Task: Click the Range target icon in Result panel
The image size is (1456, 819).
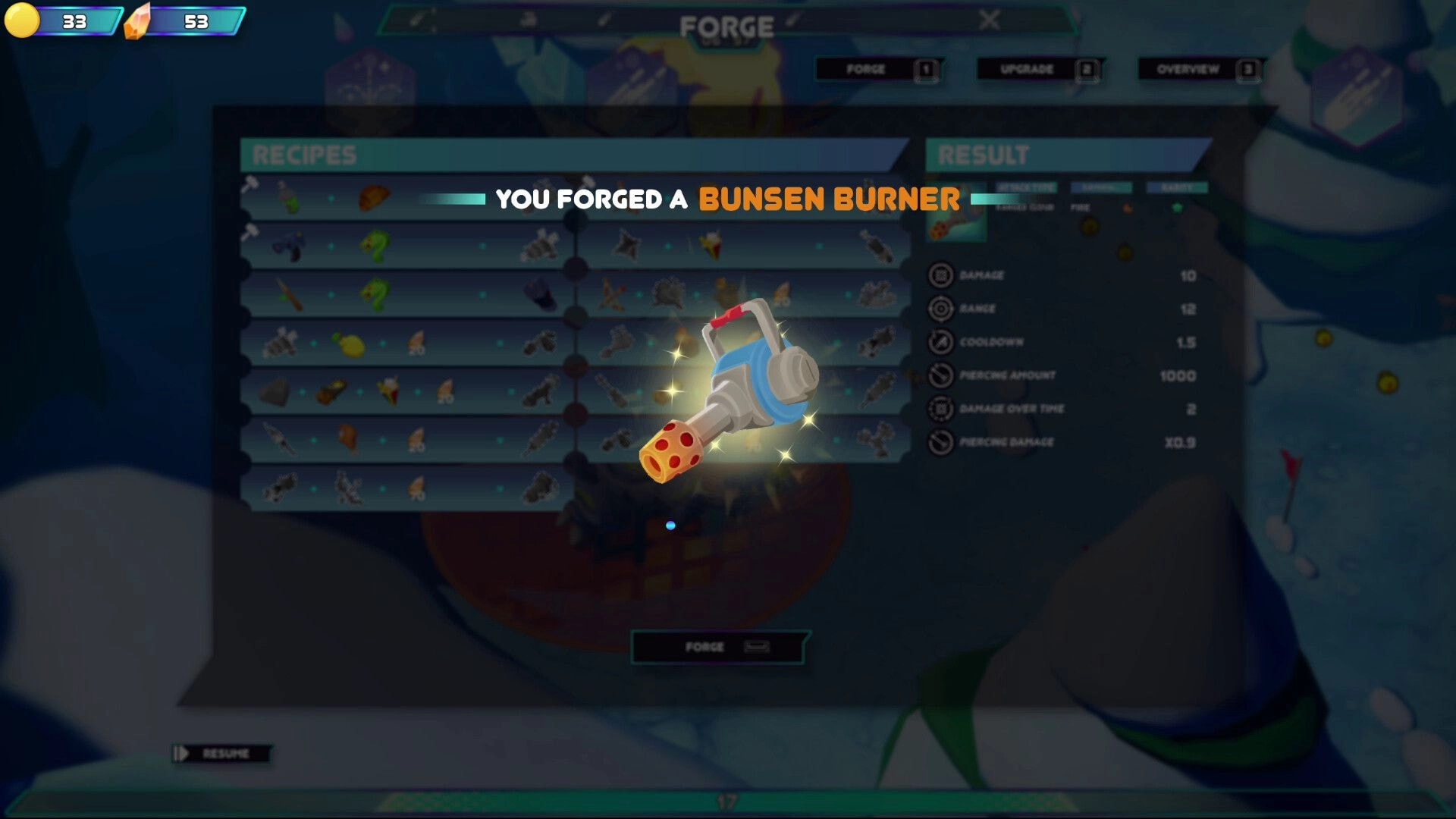Action: click(940, 308)
